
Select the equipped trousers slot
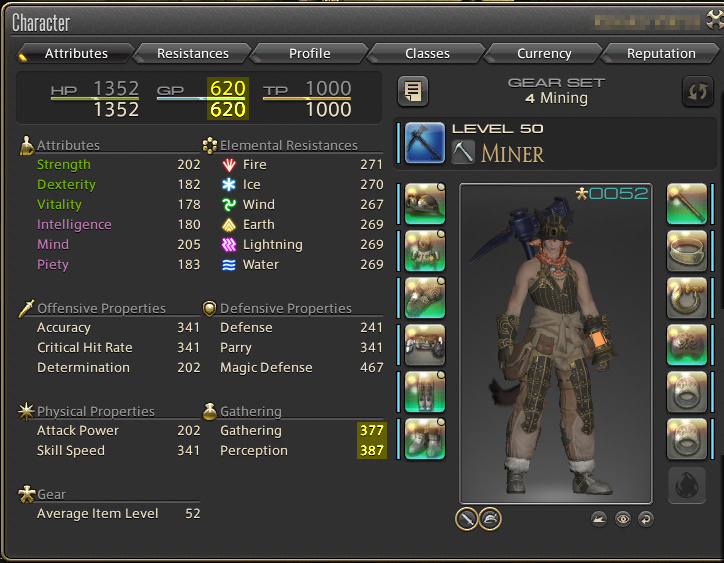[425, 392]
